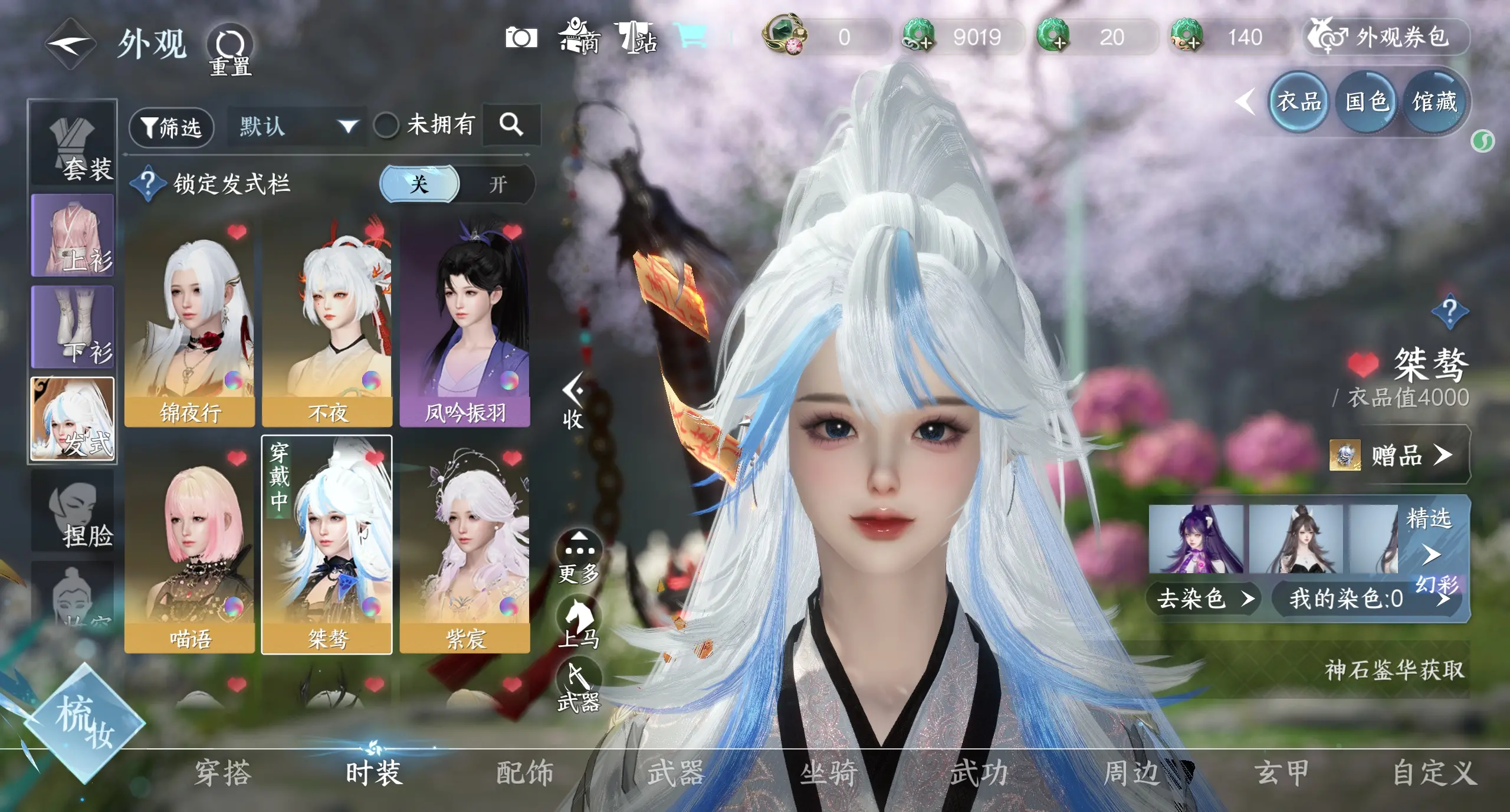Viewport: 1510px width, 812px height.
Task: View the 赠品 gift items
Action: point(1399,455)
